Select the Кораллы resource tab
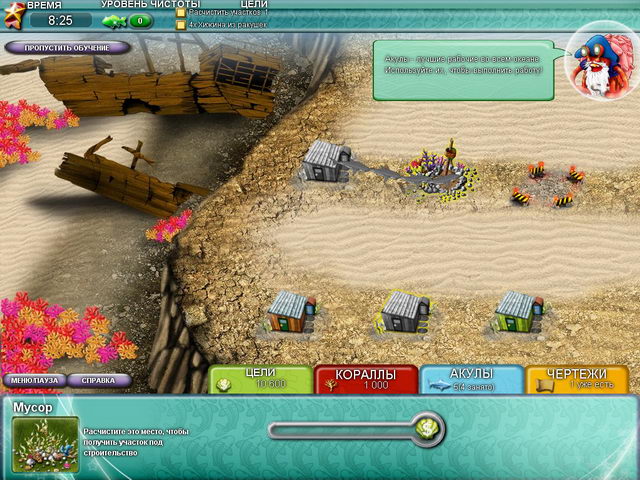 pos(365,378)
